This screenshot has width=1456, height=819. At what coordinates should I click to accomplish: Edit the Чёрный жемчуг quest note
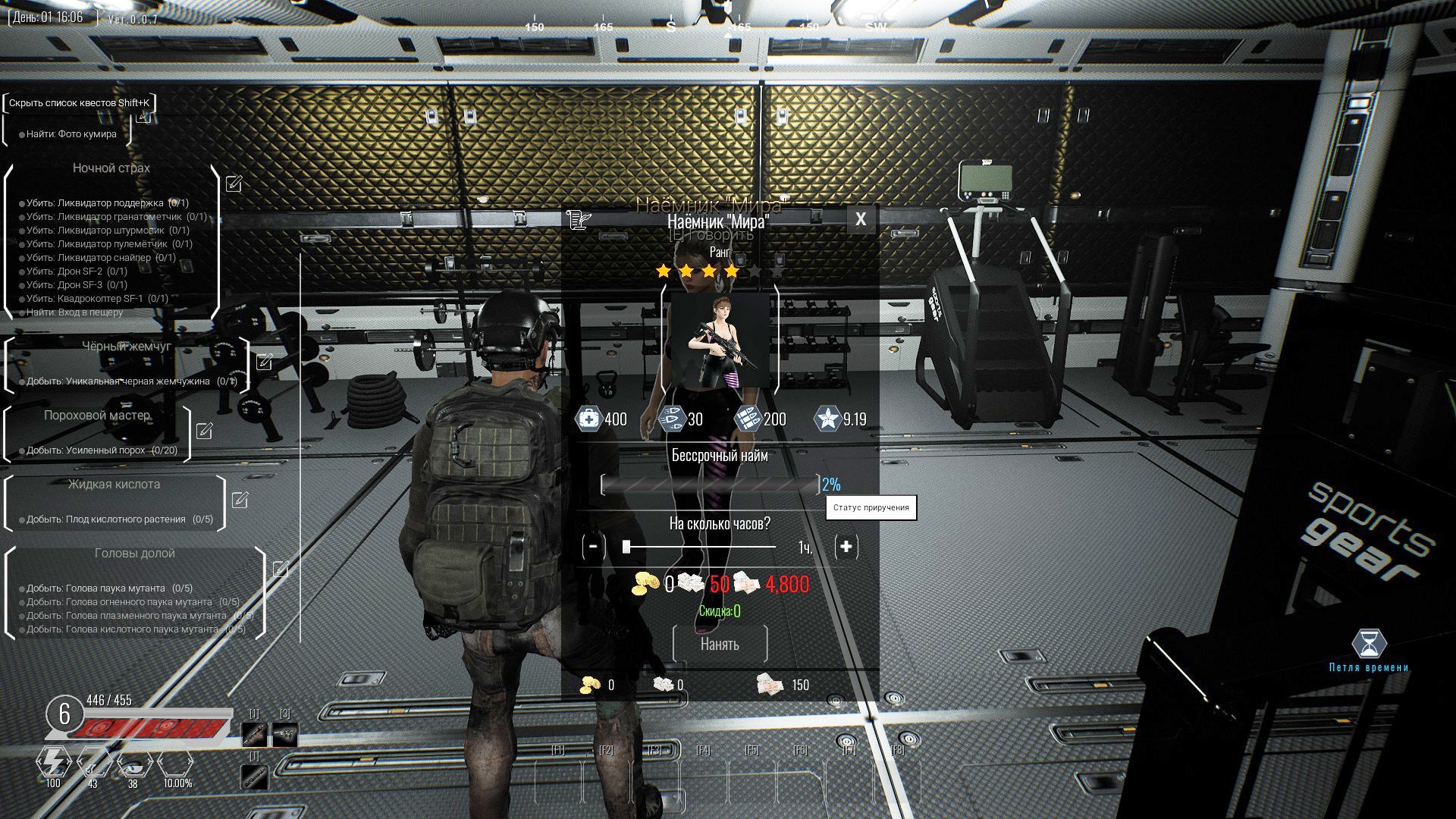(x=264, y=362)
